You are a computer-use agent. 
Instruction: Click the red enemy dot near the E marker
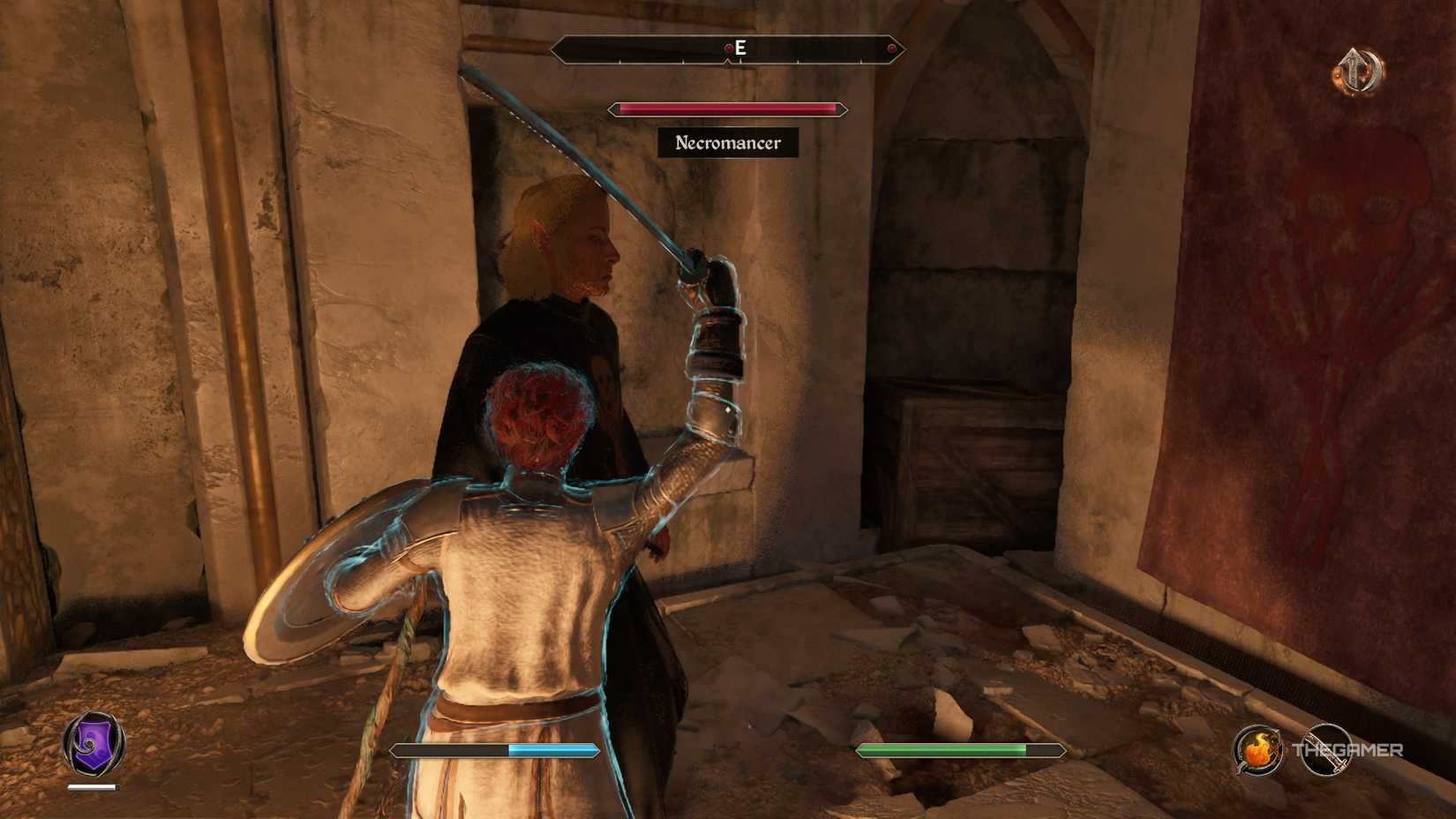(x=729, y=49)
